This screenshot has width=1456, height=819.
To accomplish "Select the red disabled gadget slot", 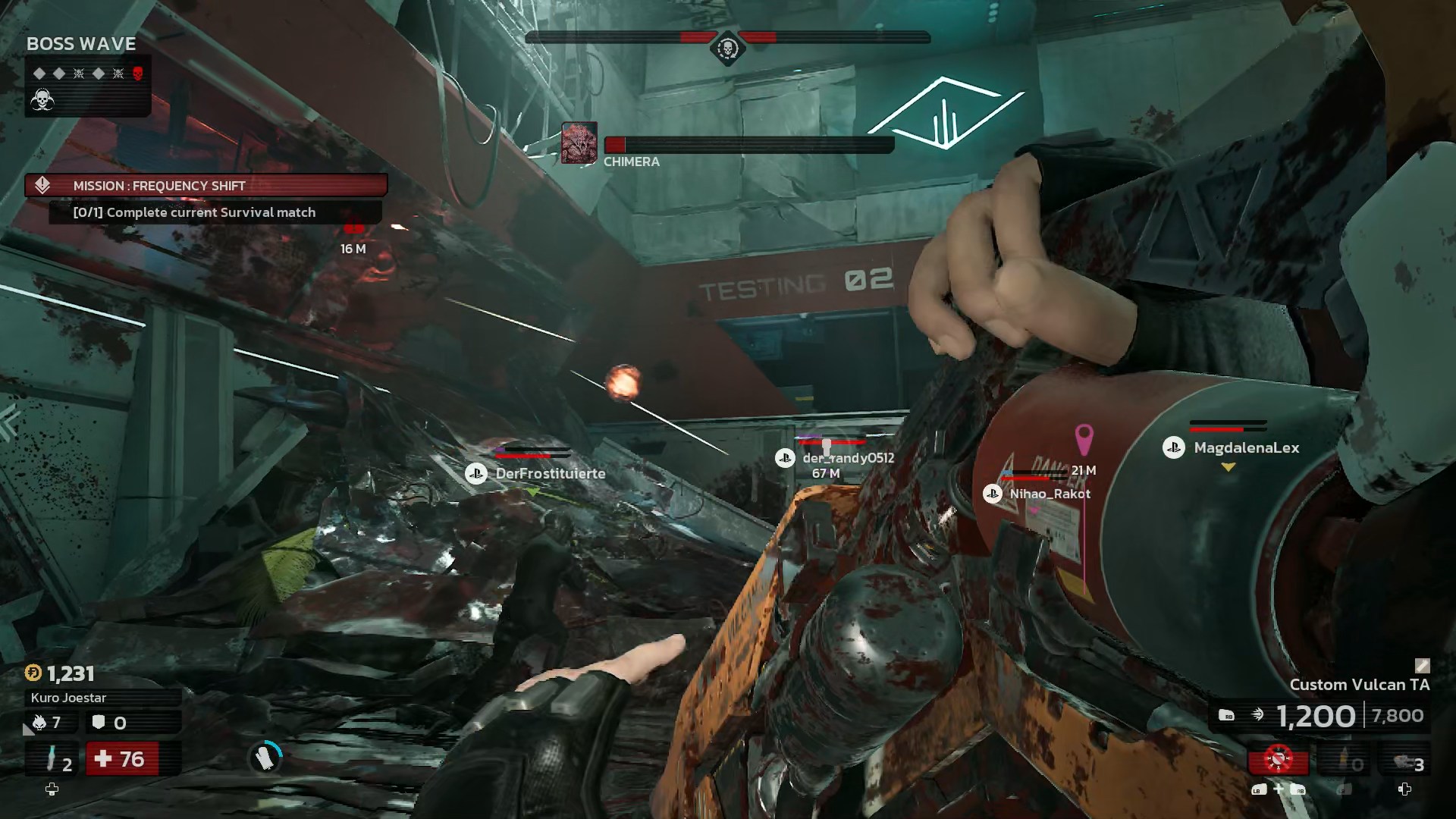I will 1279,759.
